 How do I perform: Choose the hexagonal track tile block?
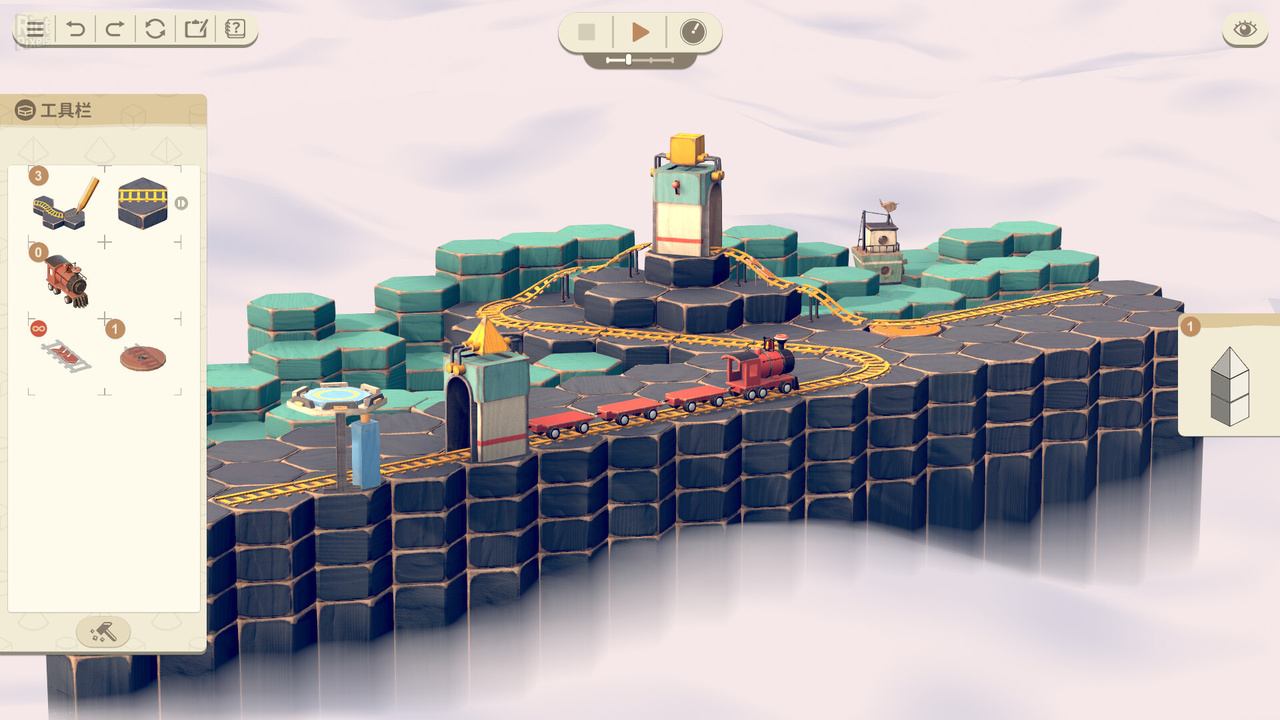(x=143, y=204)
